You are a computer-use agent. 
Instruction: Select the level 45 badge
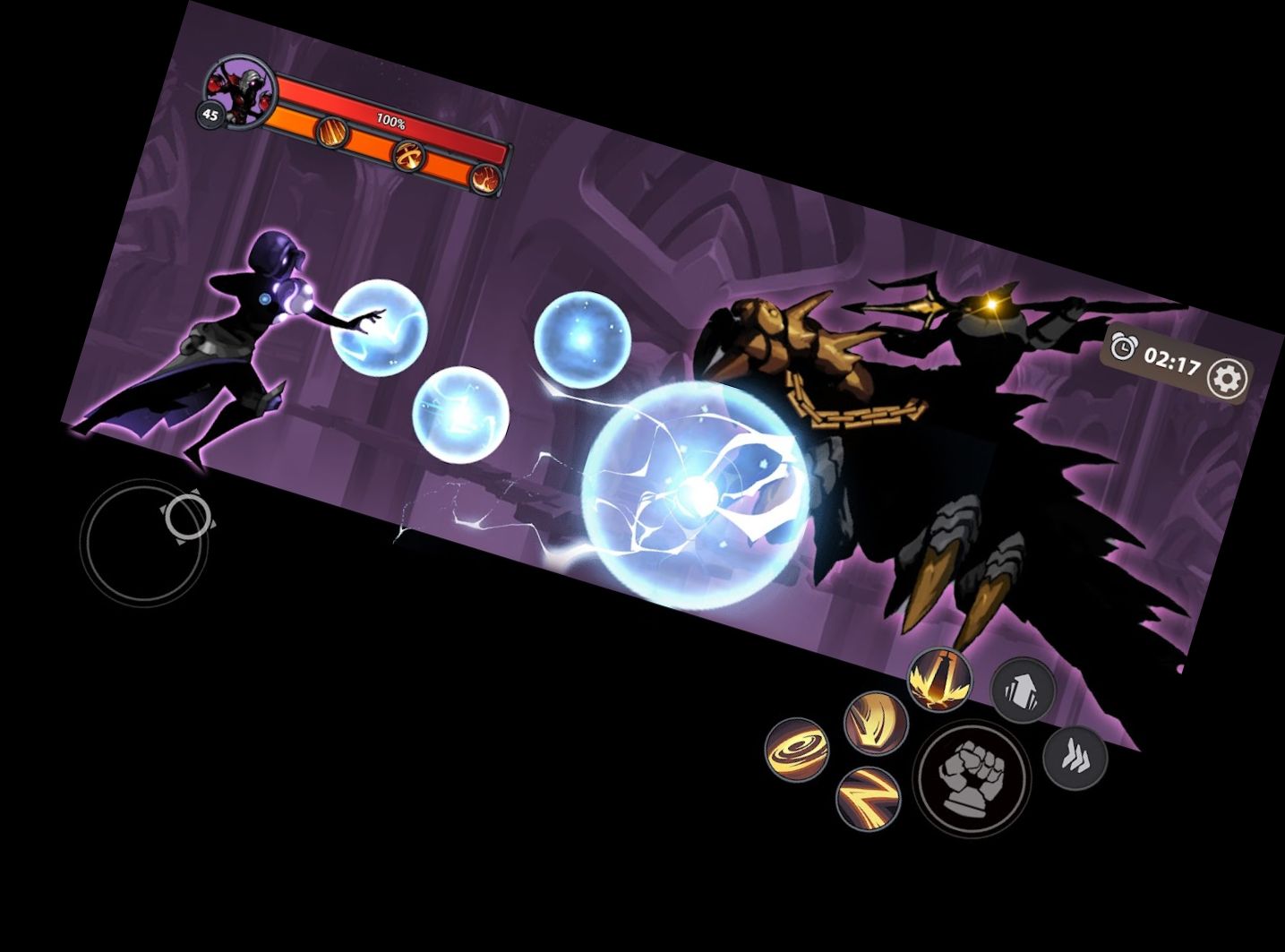tap(210, 113)
